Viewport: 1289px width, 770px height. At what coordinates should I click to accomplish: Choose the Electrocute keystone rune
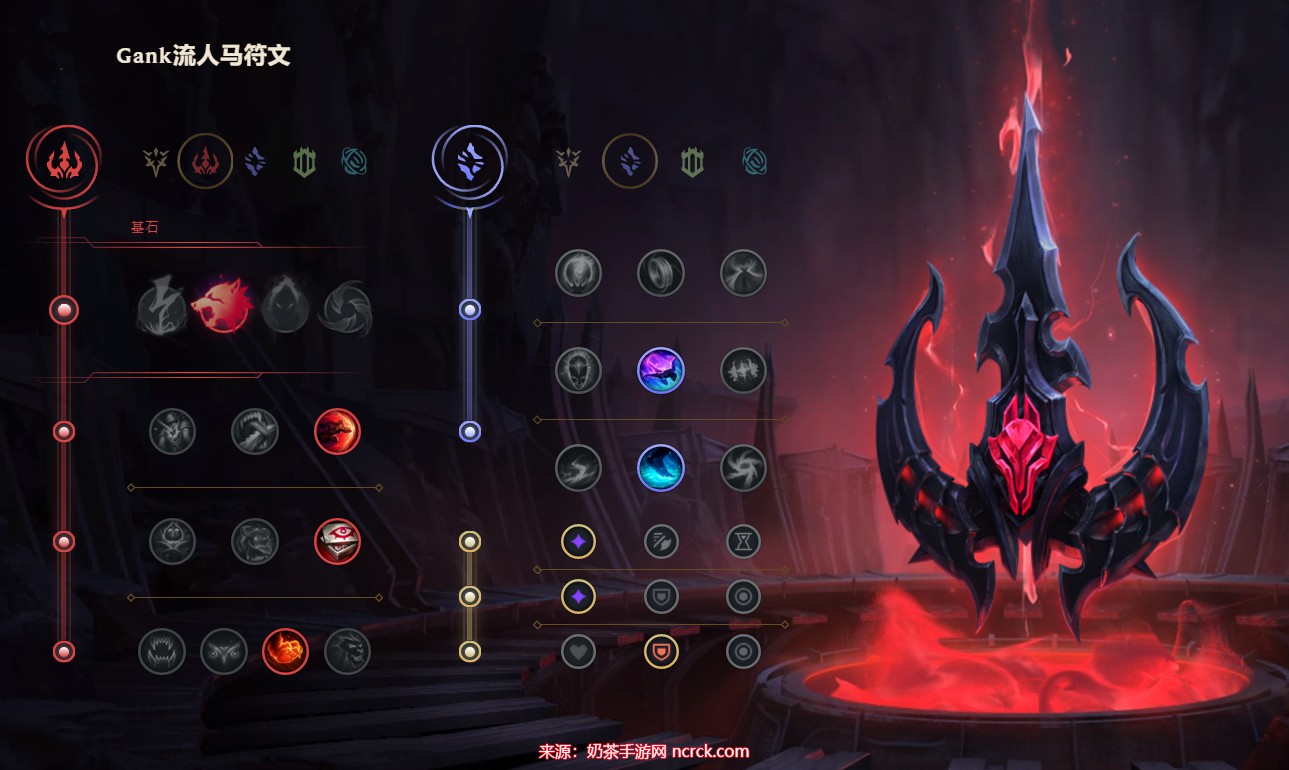pos(161,307)
